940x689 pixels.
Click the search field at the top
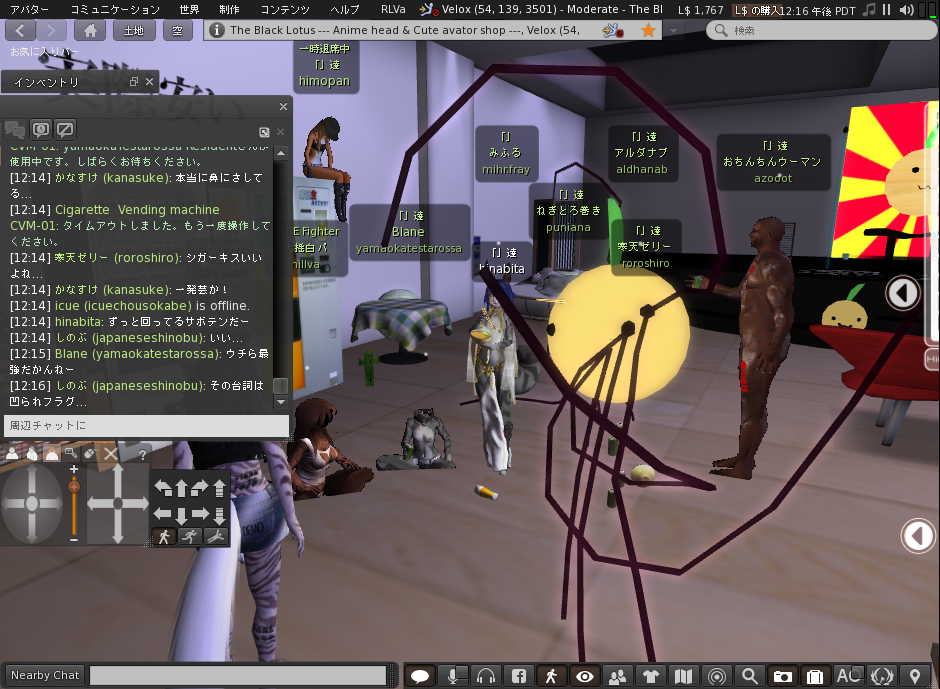[x=815, y=30]
